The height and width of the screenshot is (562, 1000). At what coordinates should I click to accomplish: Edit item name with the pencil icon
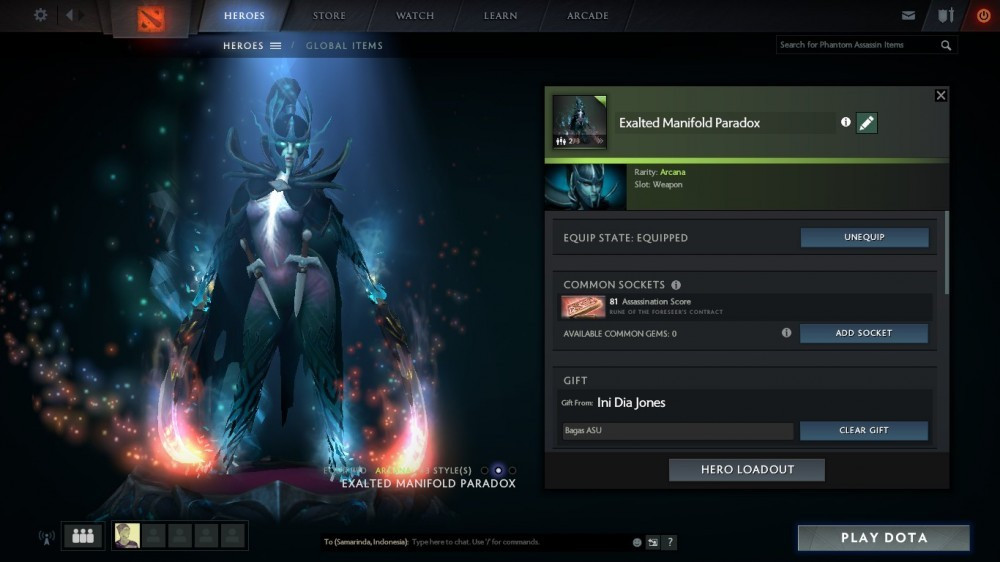[x=867, y=123]
